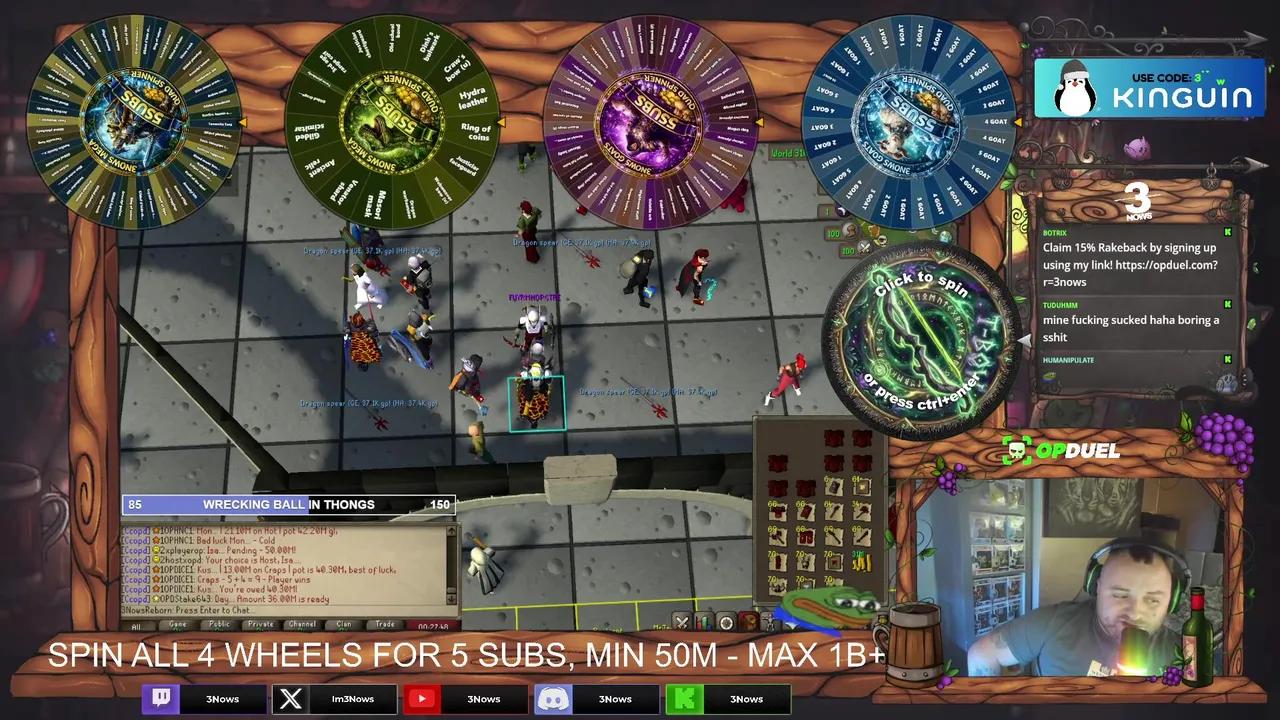Open the Trade chat tab
The width and height of the screenshot is (1280, 720).
[x=386, y=625]
